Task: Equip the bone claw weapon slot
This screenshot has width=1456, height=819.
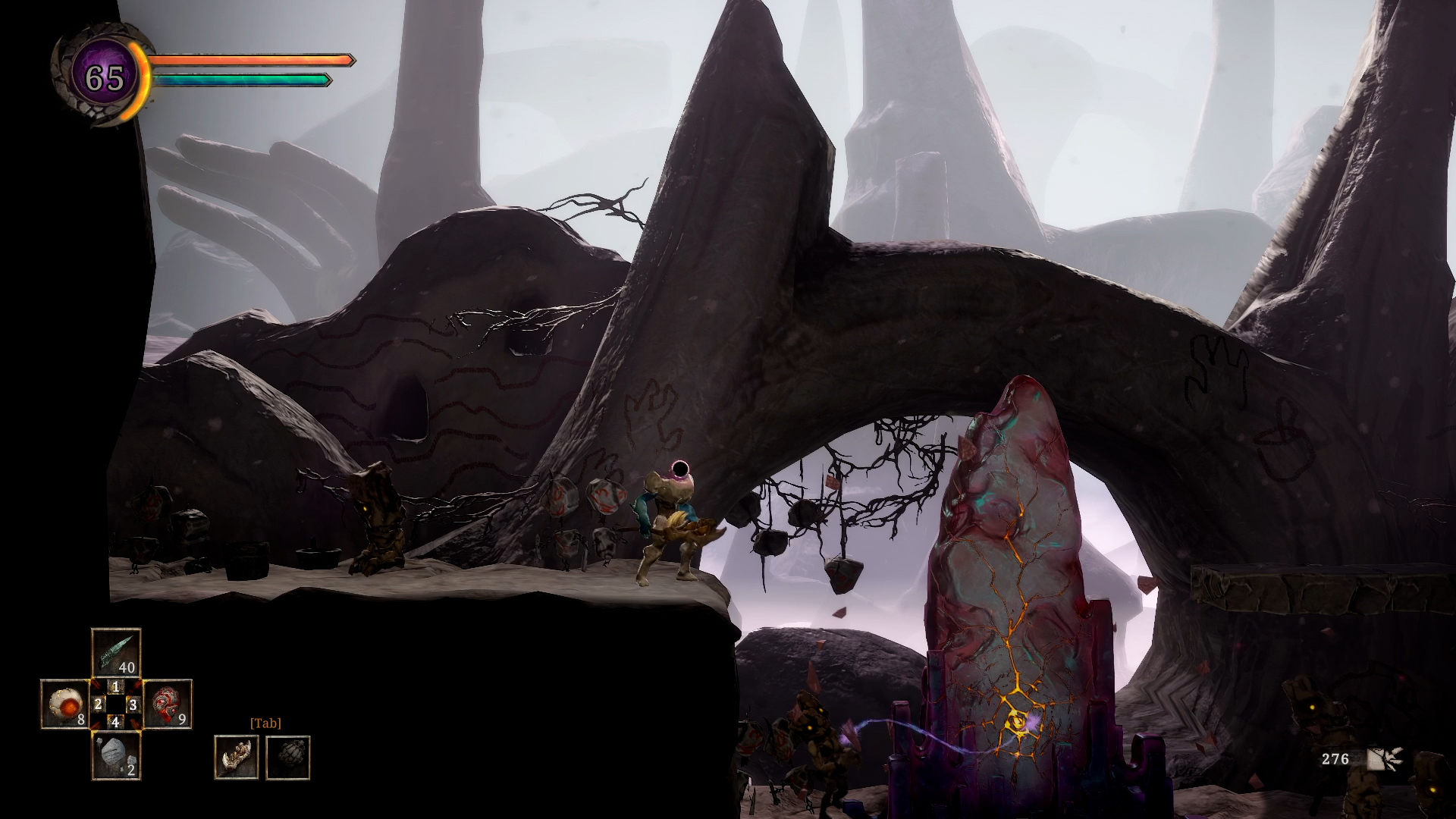Action: [236, 757]
